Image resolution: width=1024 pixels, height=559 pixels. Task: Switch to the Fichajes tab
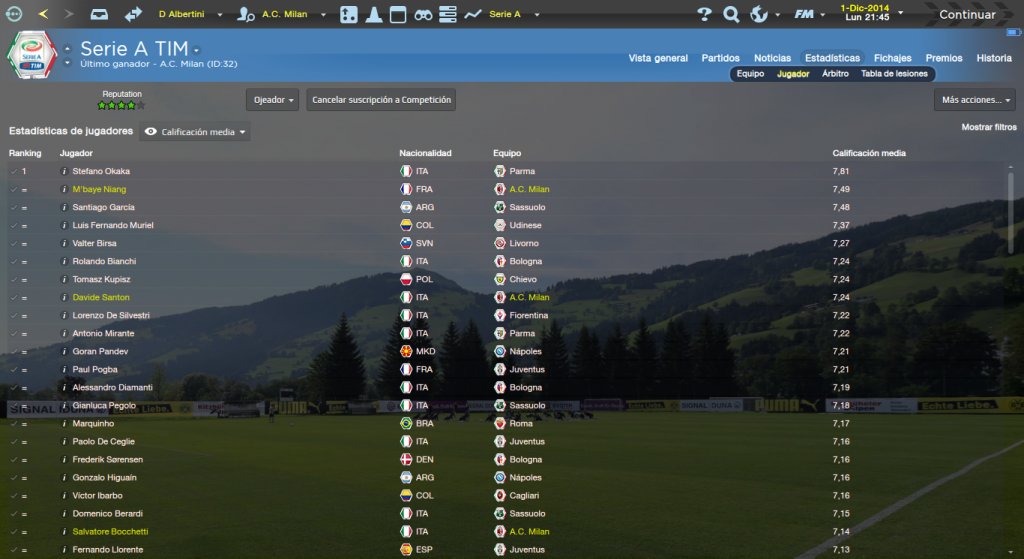[893, 58]
